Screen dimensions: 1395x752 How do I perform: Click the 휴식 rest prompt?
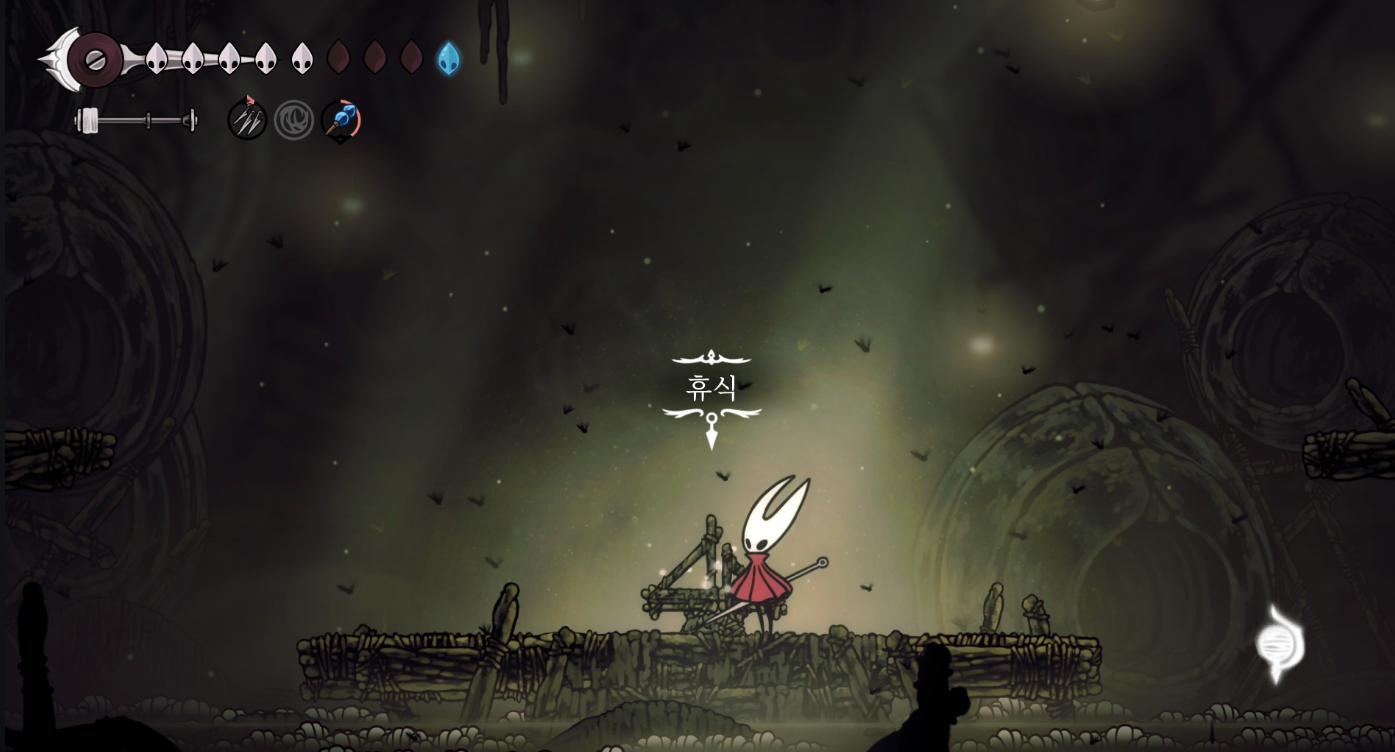pos(712,388)
